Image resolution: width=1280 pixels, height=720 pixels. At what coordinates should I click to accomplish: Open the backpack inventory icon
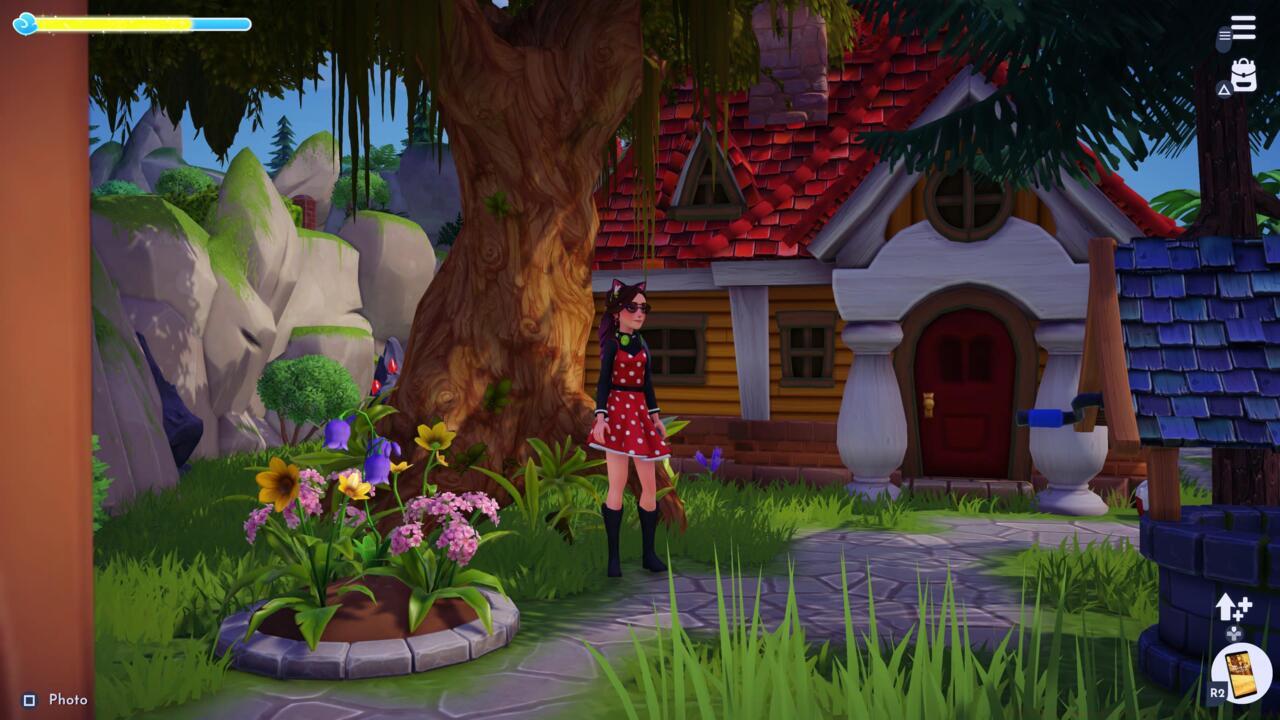coord(1244,74)
